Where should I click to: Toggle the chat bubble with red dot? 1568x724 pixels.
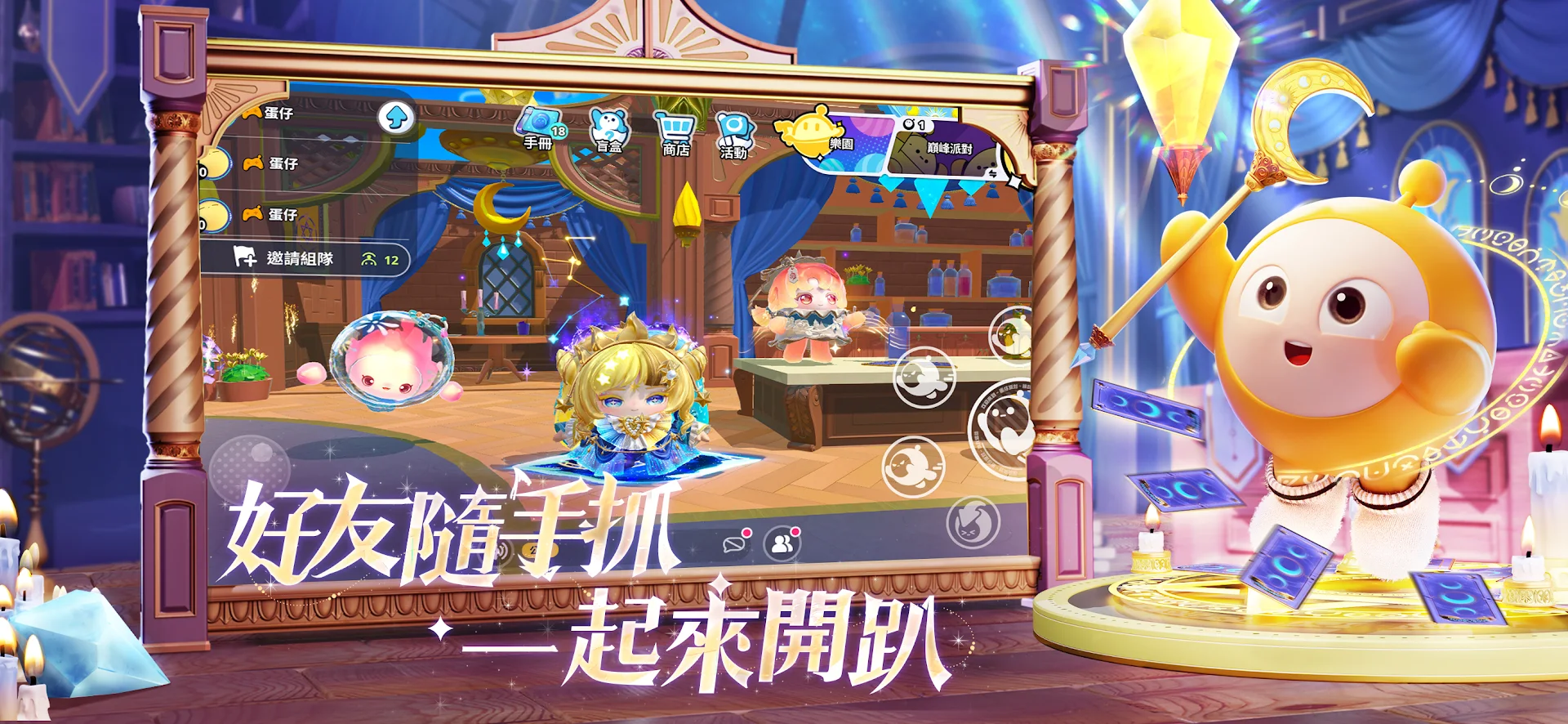pos(734,545)
